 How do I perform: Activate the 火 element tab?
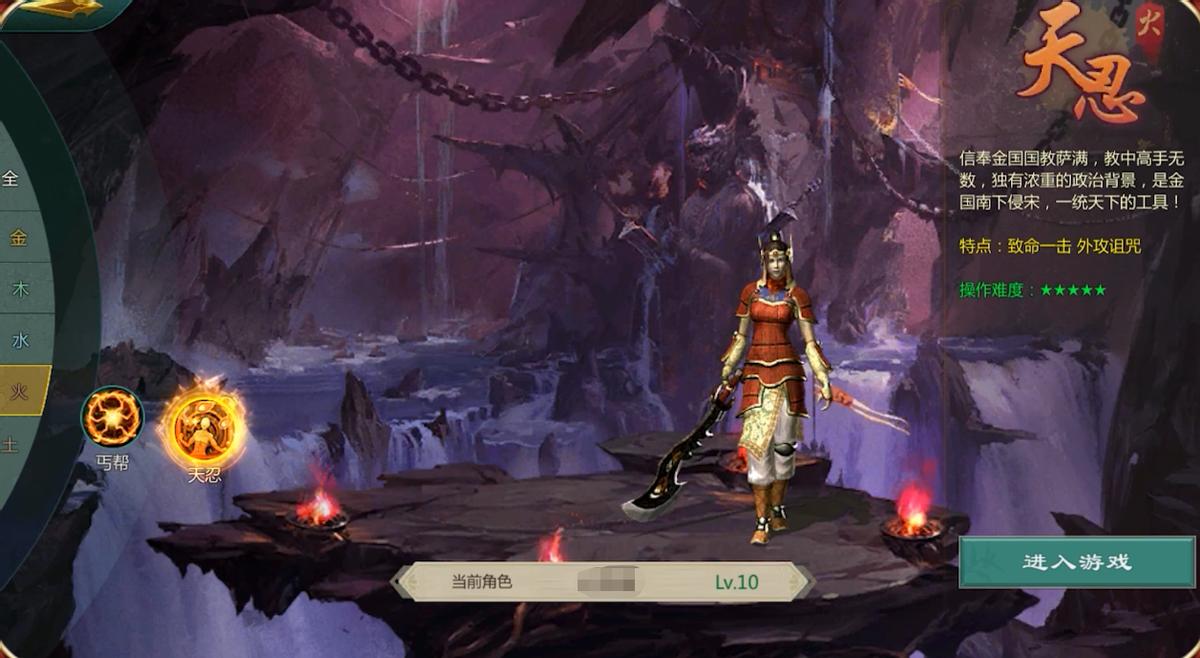20,391
